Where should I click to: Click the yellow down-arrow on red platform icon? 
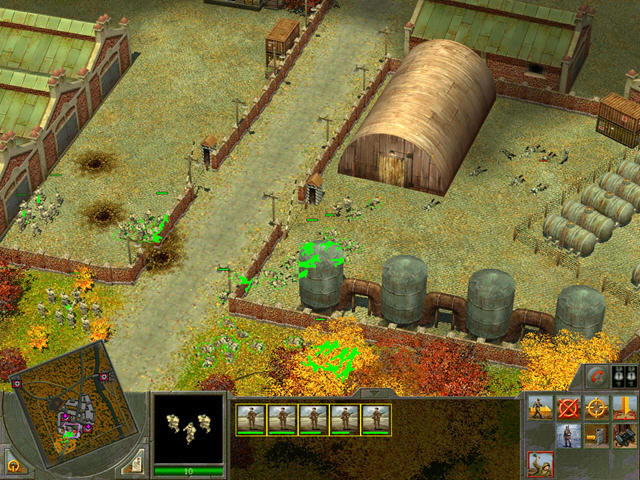[625, 408]
